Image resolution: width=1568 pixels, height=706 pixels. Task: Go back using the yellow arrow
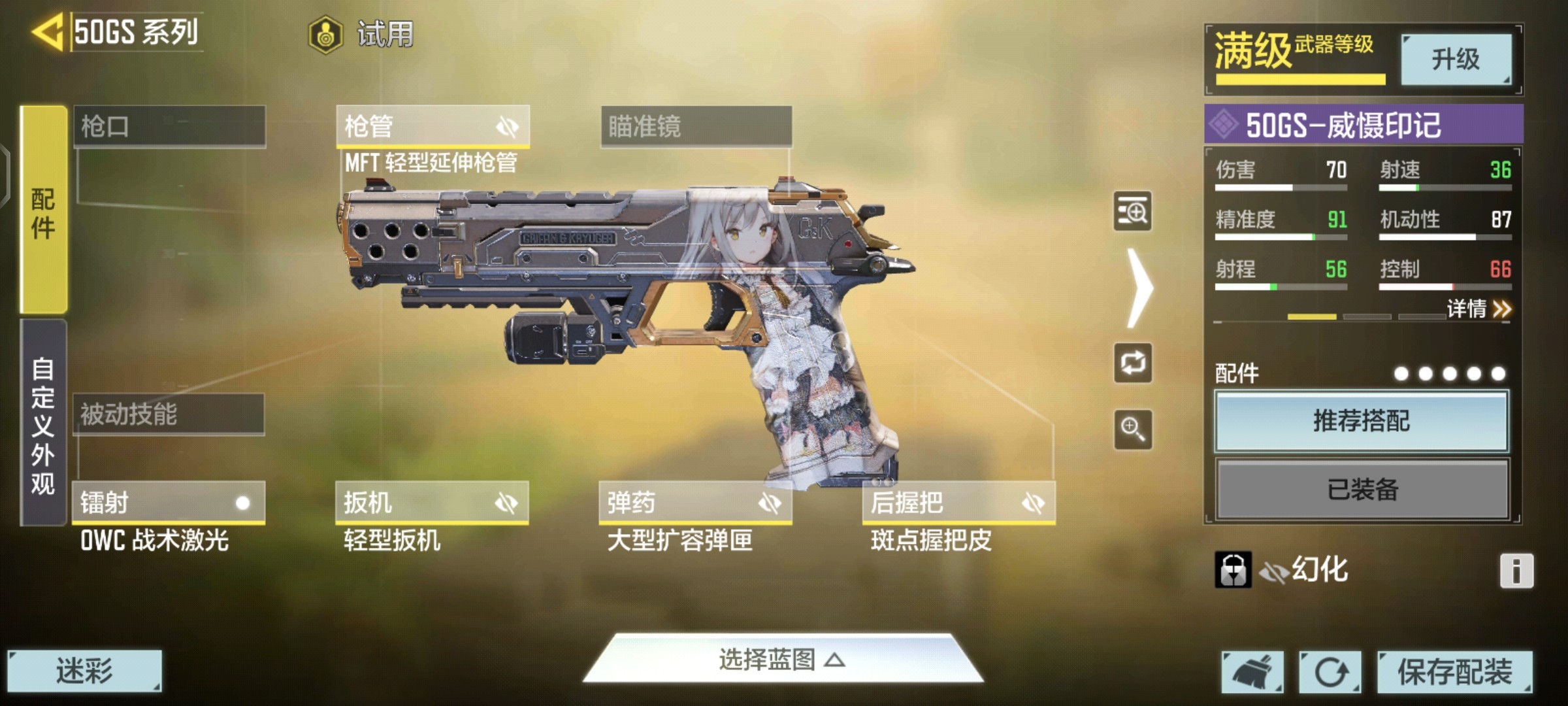click(x=47, y=31)
